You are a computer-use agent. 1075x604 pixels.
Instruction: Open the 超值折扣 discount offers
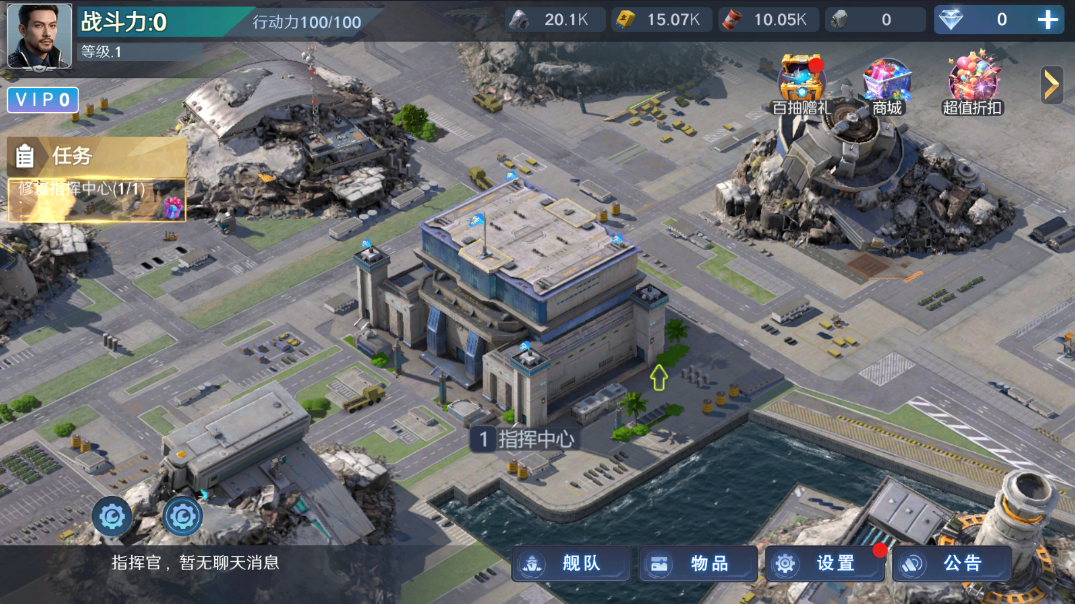point(973,82)
